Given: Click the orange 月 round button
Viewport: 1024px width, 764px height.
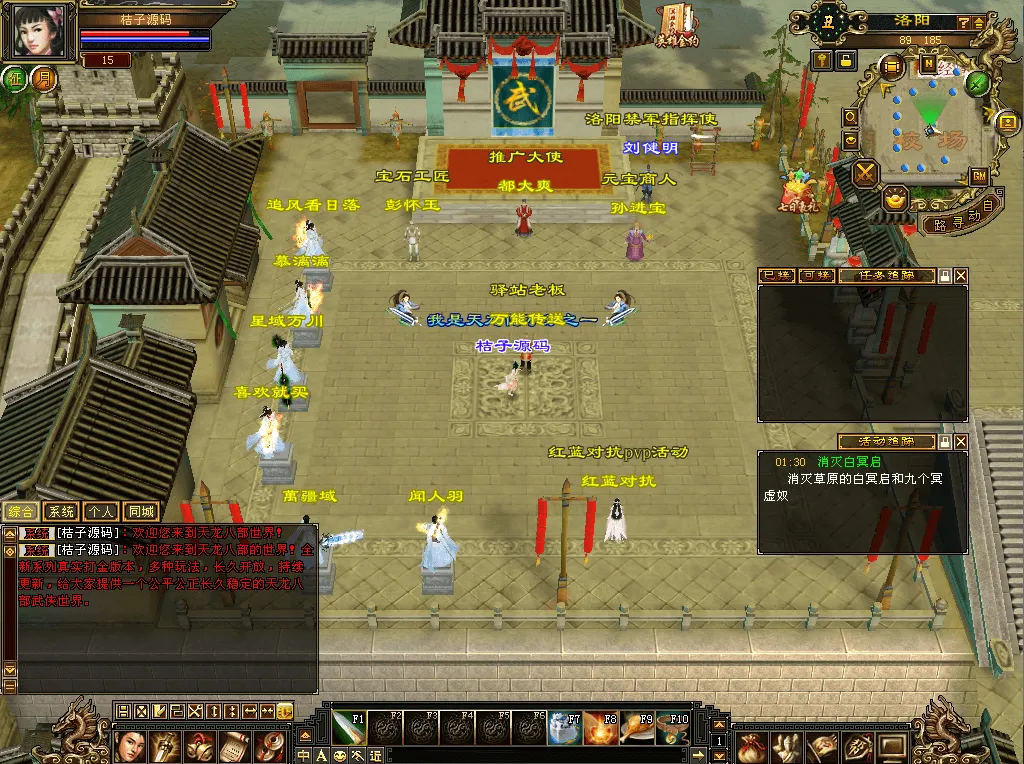Looking at the screenshot, I should (x=43, y=79).
